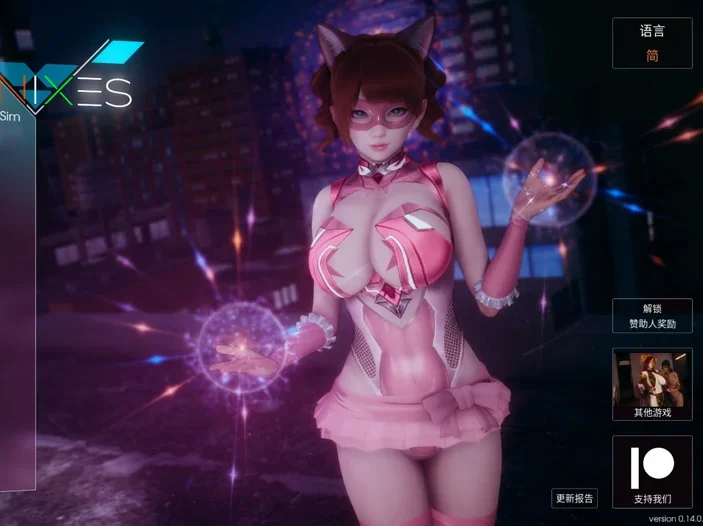Open the 更新报告 changelog

click(x=574, y=498)
